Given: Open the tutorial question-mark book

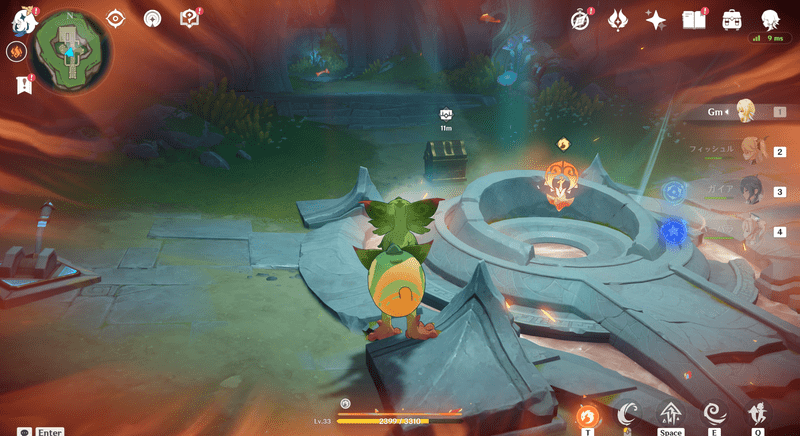Looking at the screenshot, I should coord(189,18).
